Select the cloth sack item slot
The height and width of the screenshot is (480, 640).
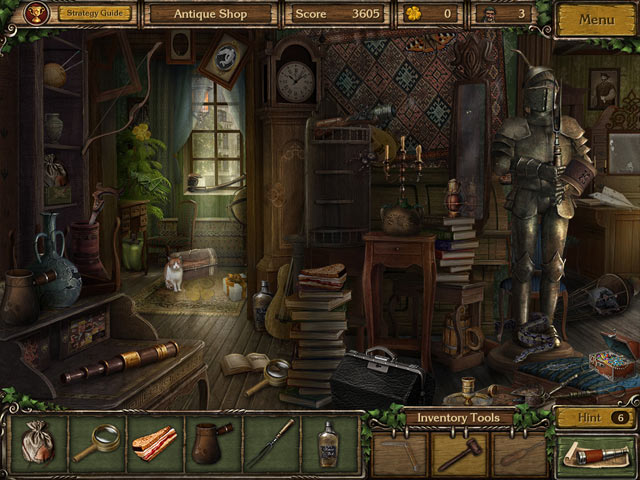pyautogui.click(x=39, y=443)
